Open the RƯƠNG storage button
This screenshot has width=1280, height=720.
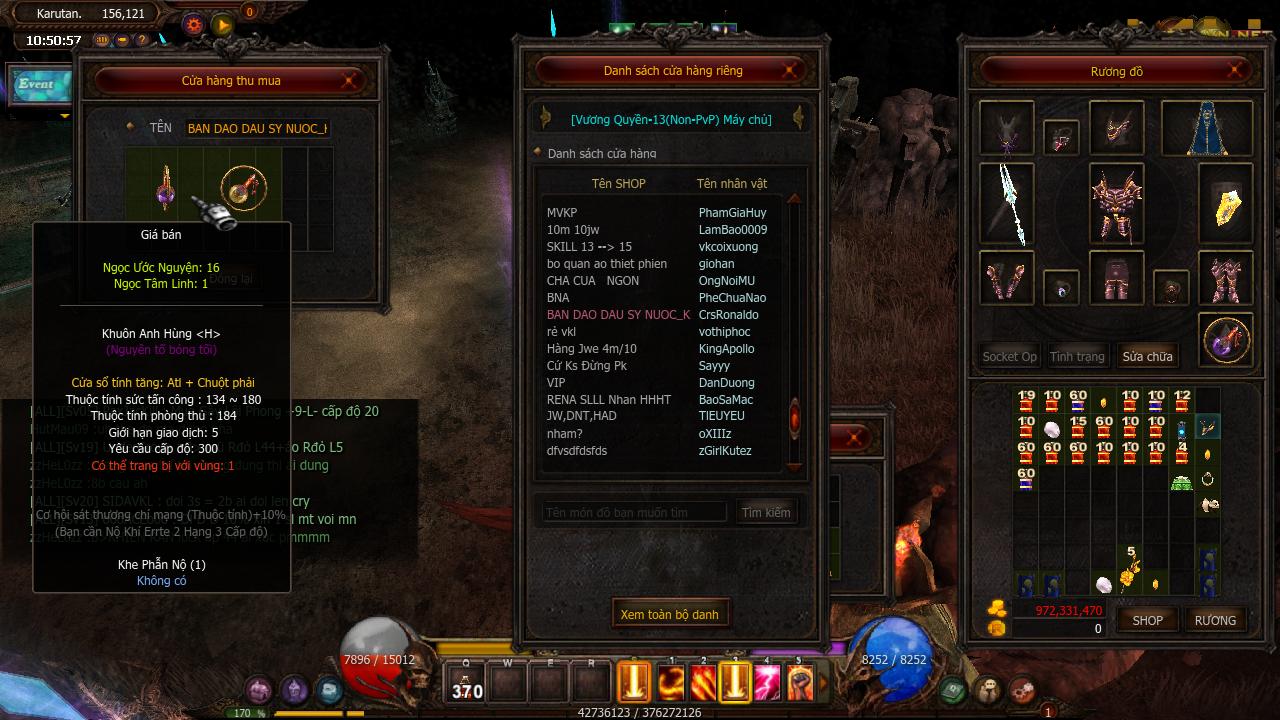click(x=1215, y=620)
